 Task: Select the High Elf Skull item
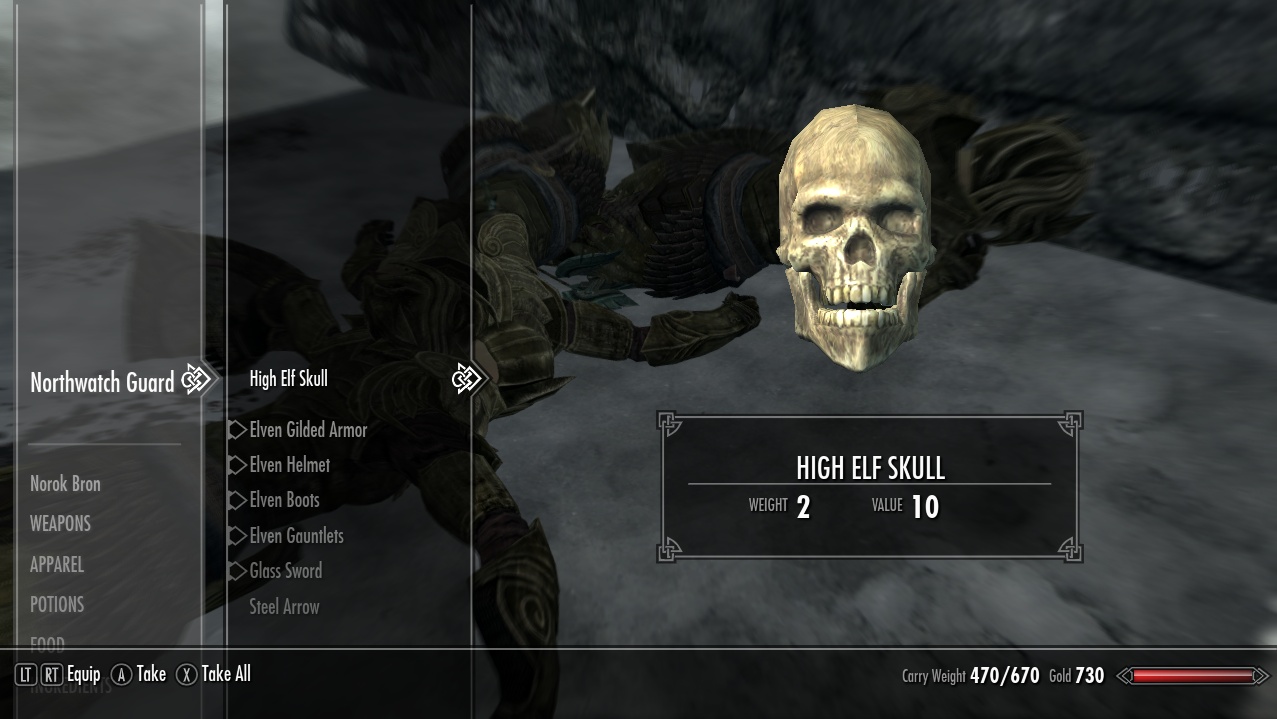tap(288, 379)
